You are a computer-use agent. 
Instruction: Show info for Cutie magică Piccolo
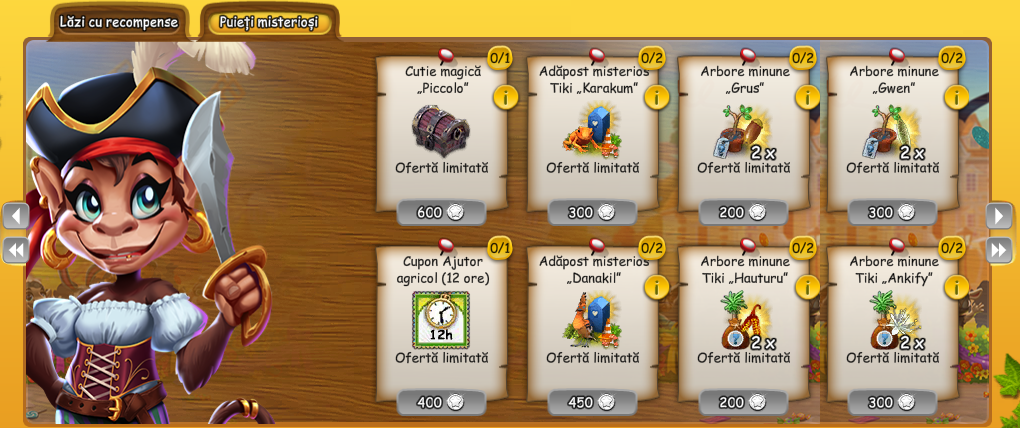click(x=505, y=97)
